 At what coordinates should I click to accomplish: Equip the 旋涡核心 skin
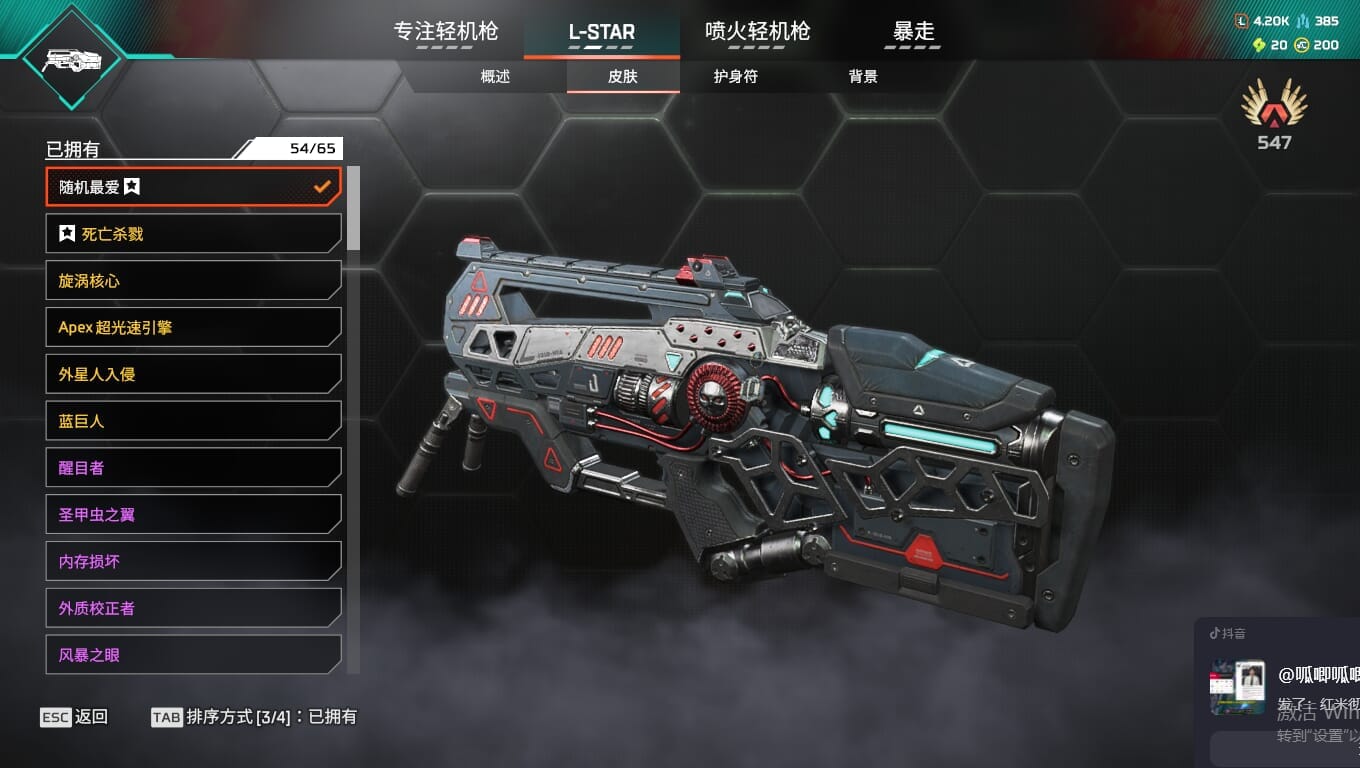pyautogui.click(x=194, y=281)
